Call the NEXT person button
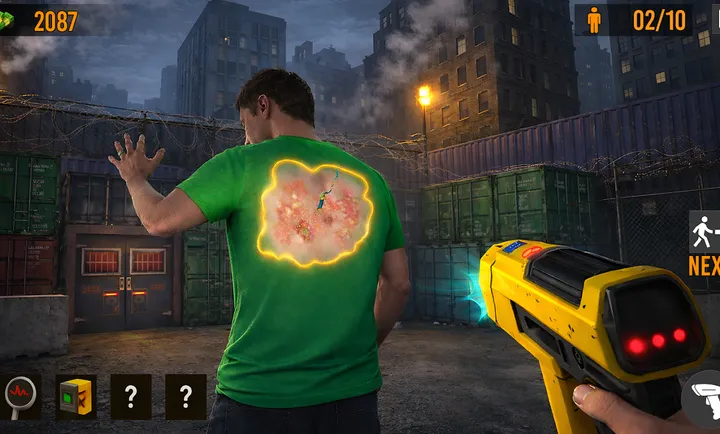 click(705, 243)
